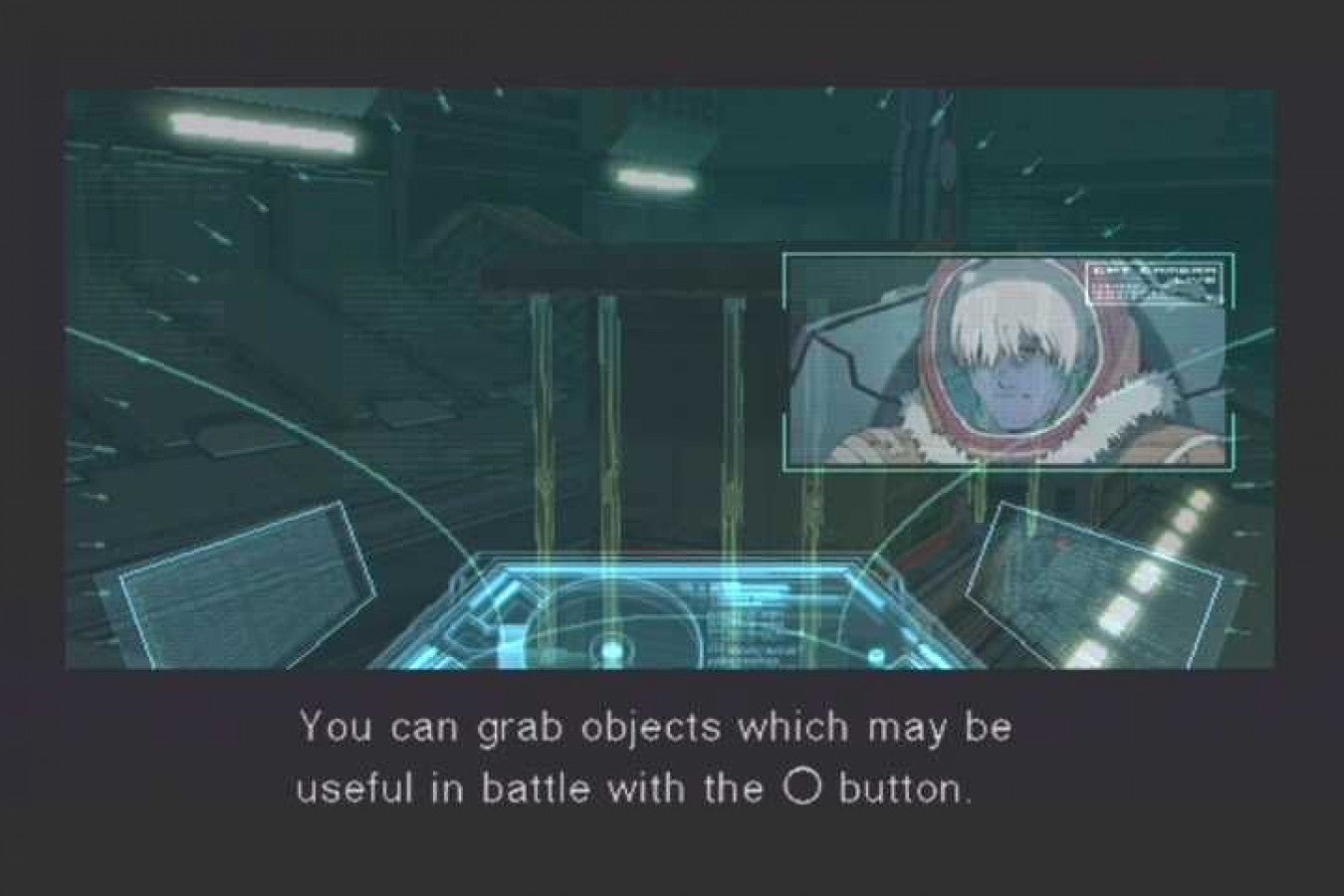Select the tutorial subtitle's first line of text
This screenshot has height=896, width=1344.
tap(655, 728)
